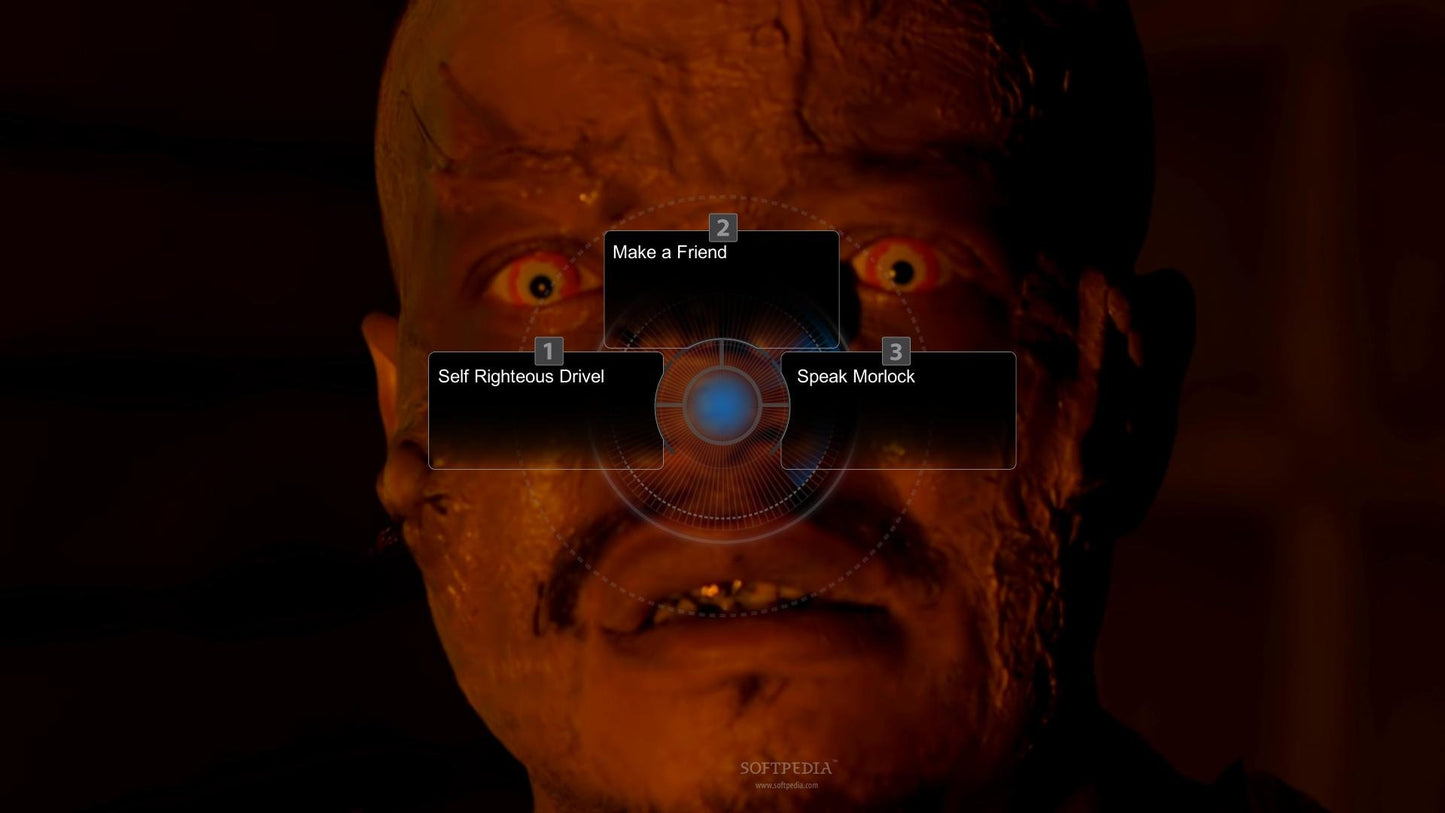Select the number 3 hotkey badge
This screenshot has height=813, width=1445.
(x=895, y=351)
